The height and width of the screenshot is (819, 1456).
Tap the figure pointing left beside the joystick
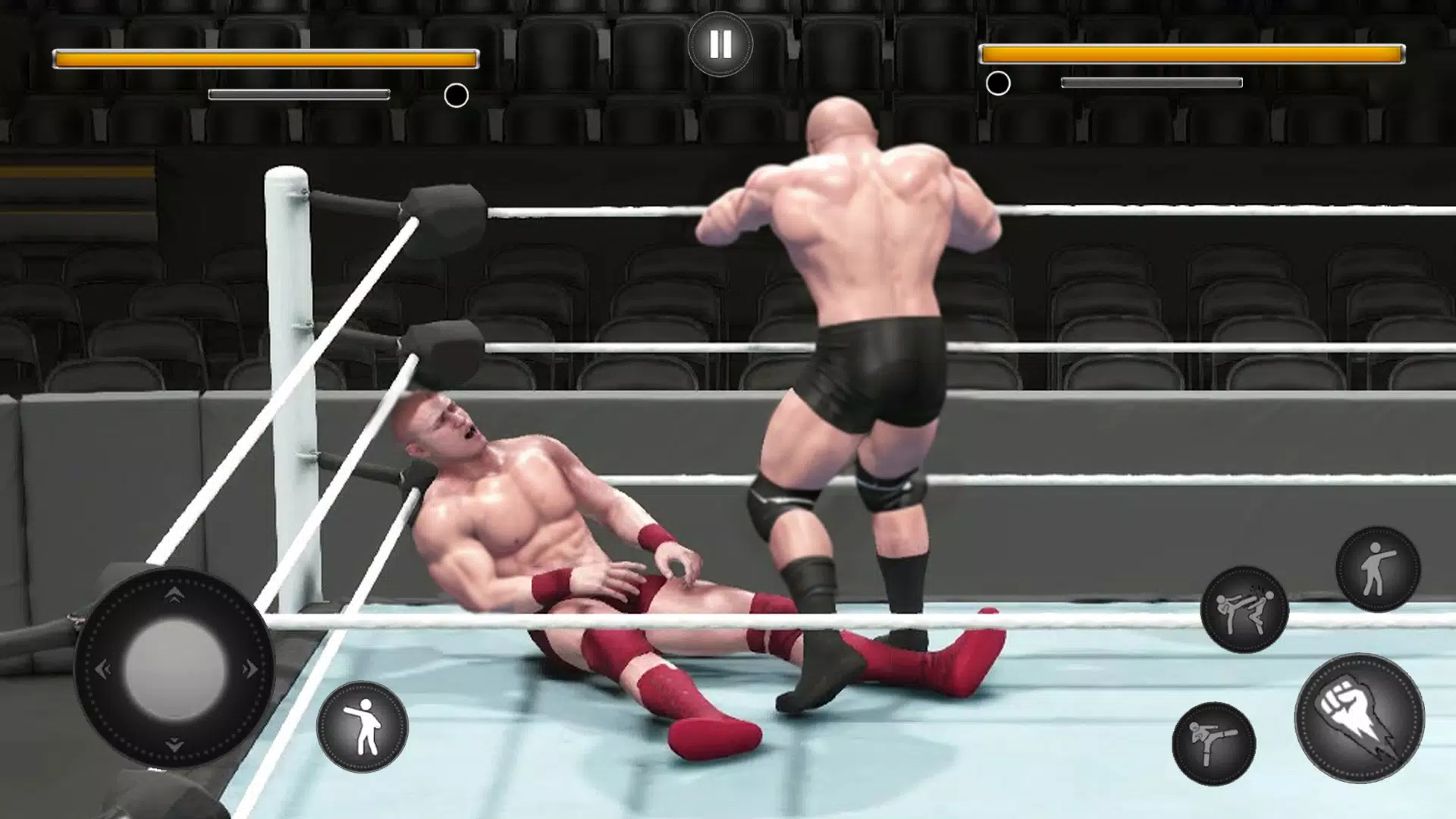click(x=362, y=726)
